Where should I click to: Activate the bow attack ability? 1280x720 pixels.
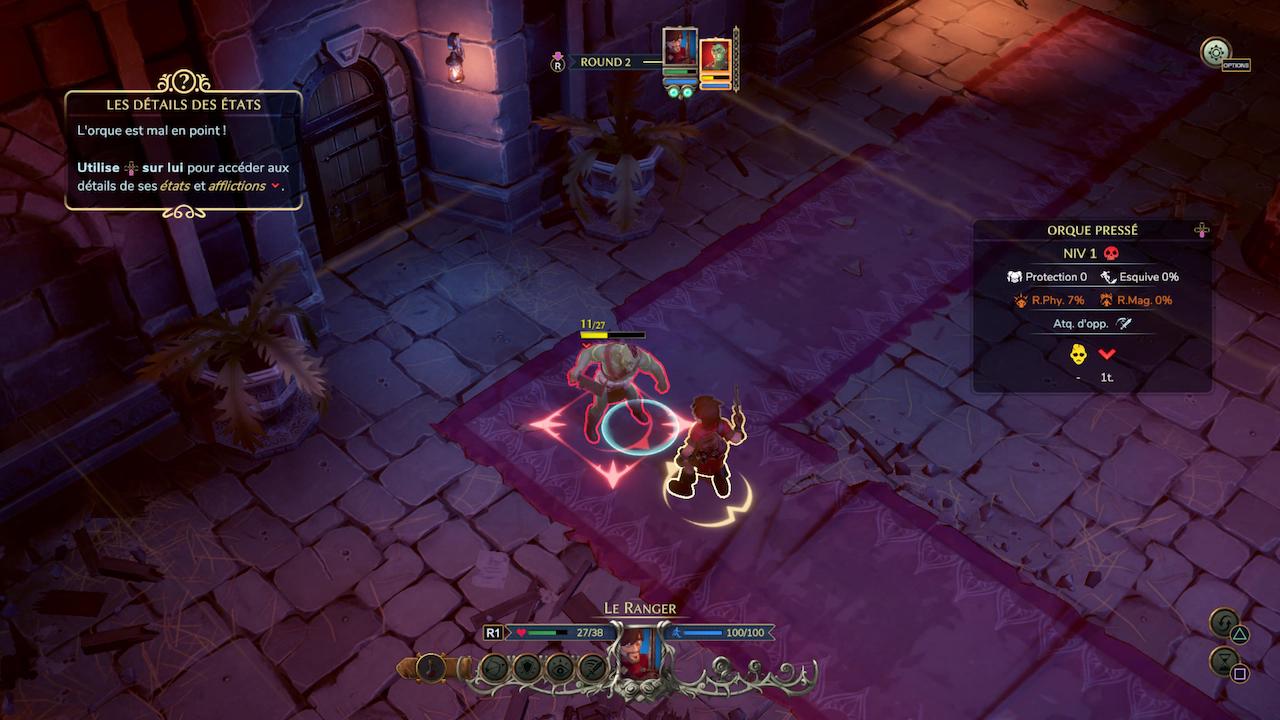(494, 667)
